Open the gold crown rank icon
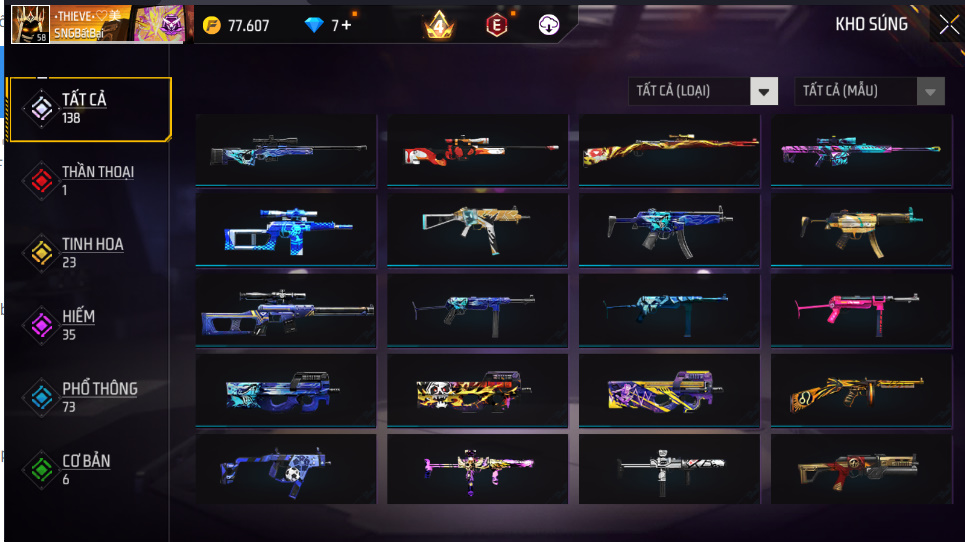The image size is (965, 542). (x=438, y=25)
